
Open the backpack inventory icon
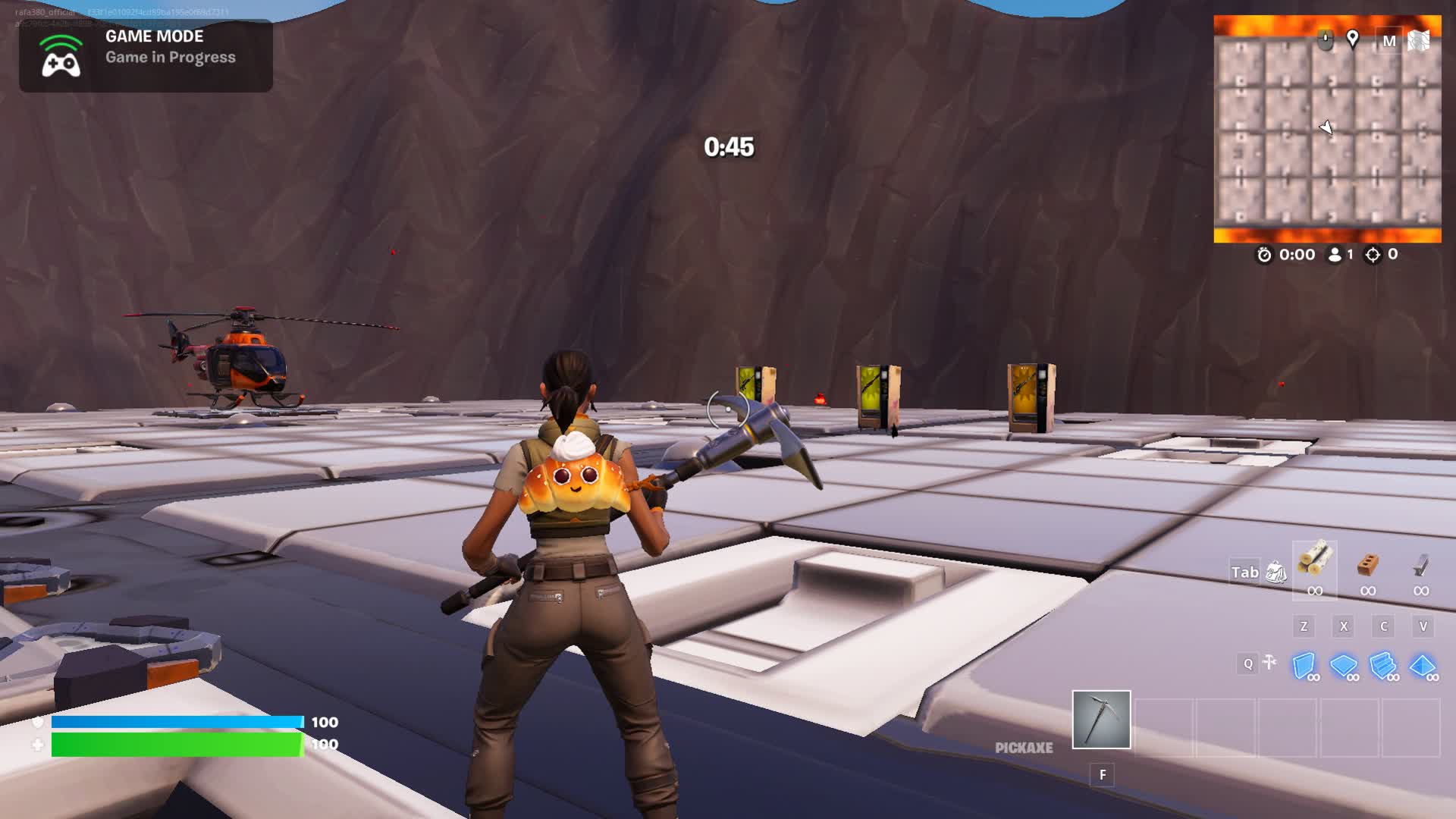coord(1276,573)
